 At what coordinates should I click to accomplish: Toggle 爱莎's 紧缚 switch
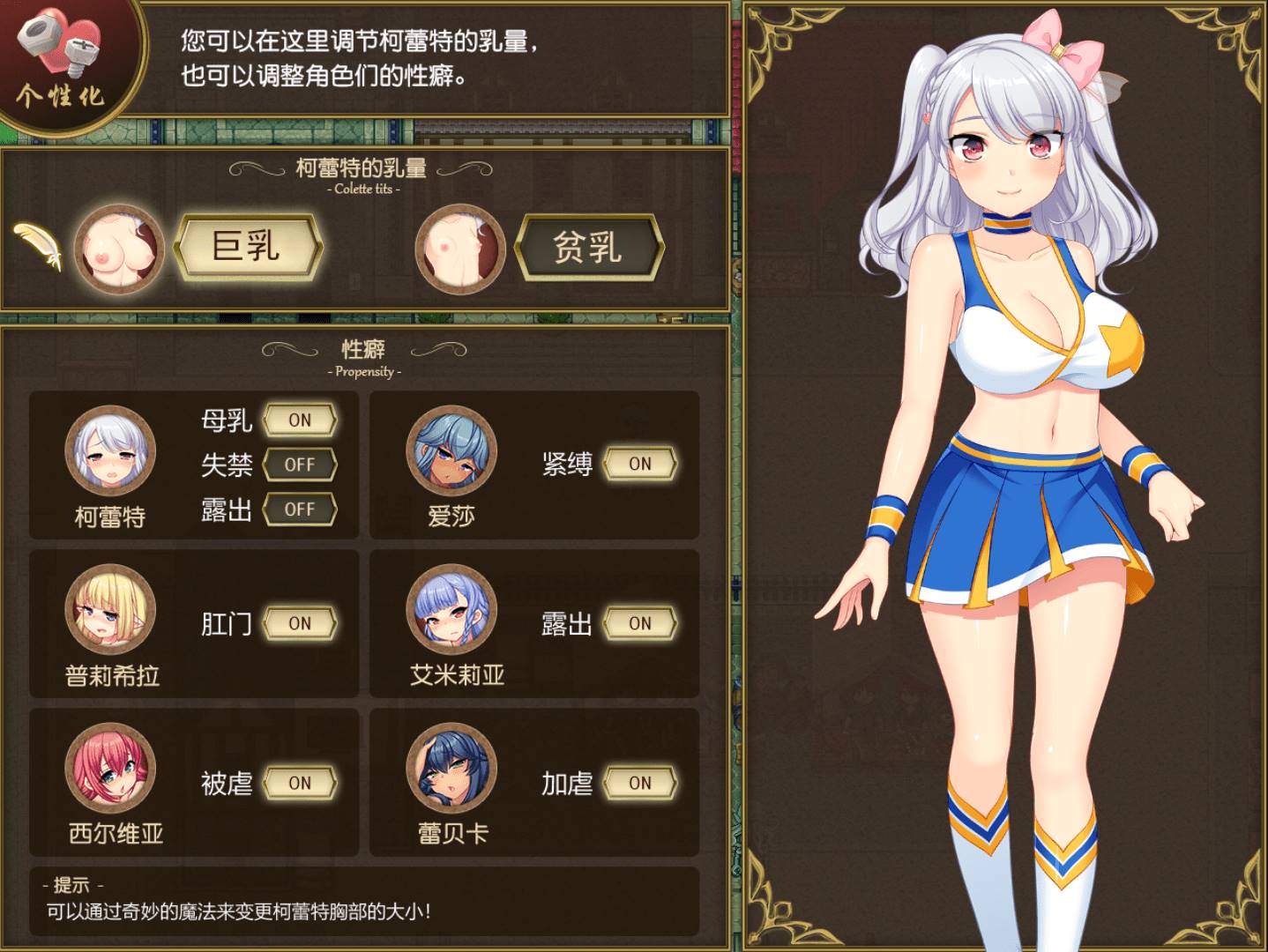pos(639,463)
